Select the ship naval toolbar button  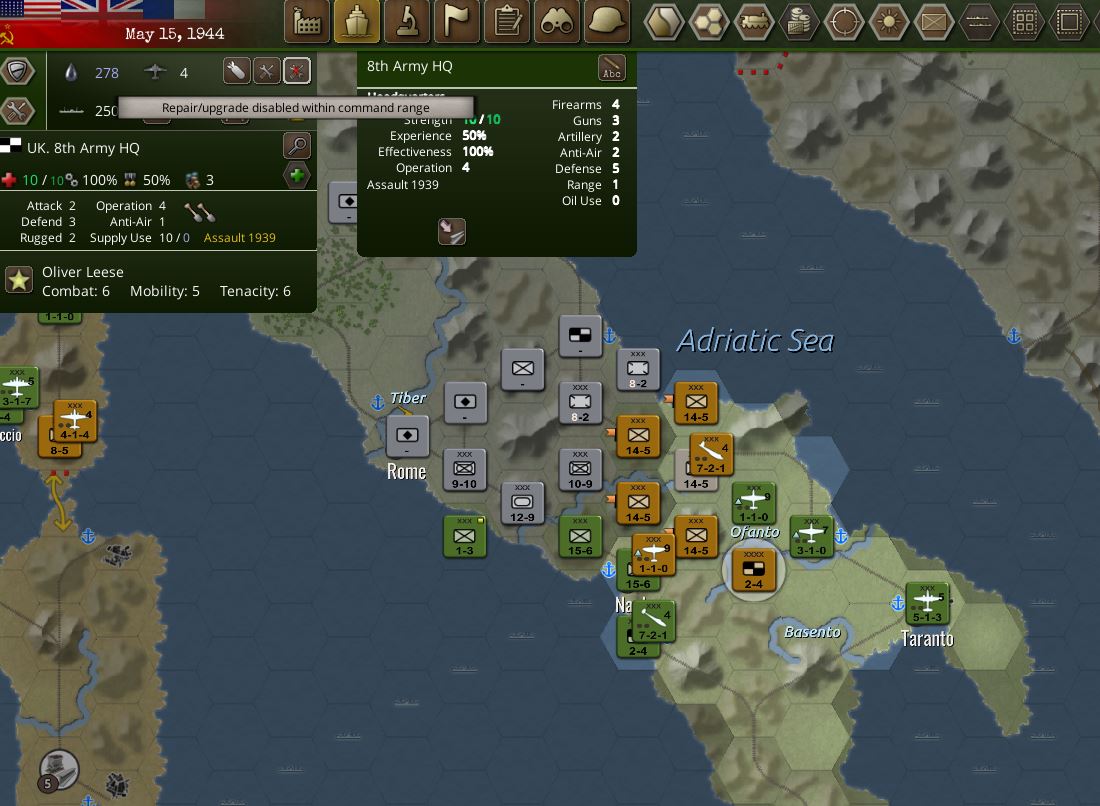coord(357,20)
